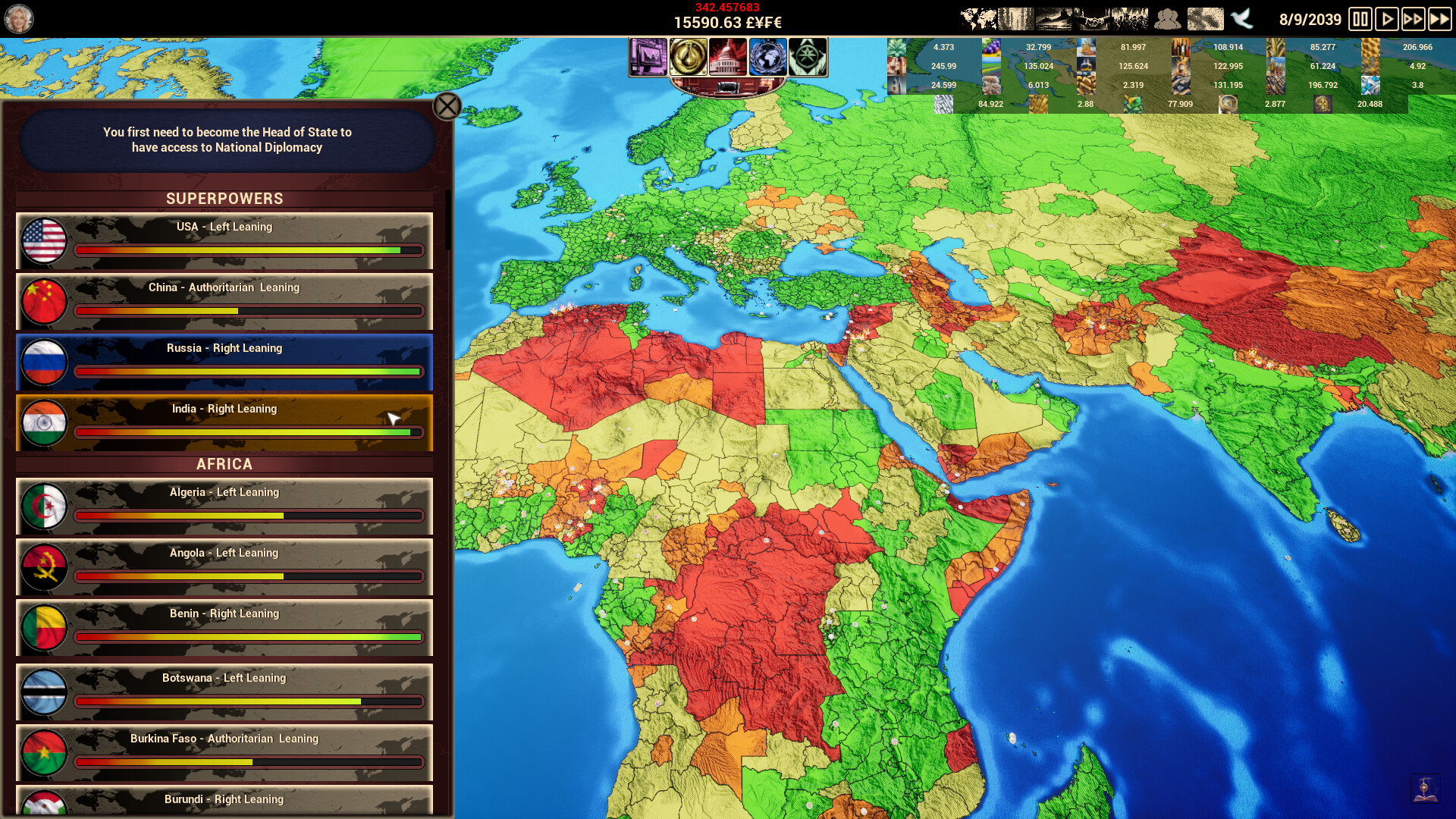Collapse the AFRICA section header
The height and width of the screenshot is (819, 1456).
point(224,464)
